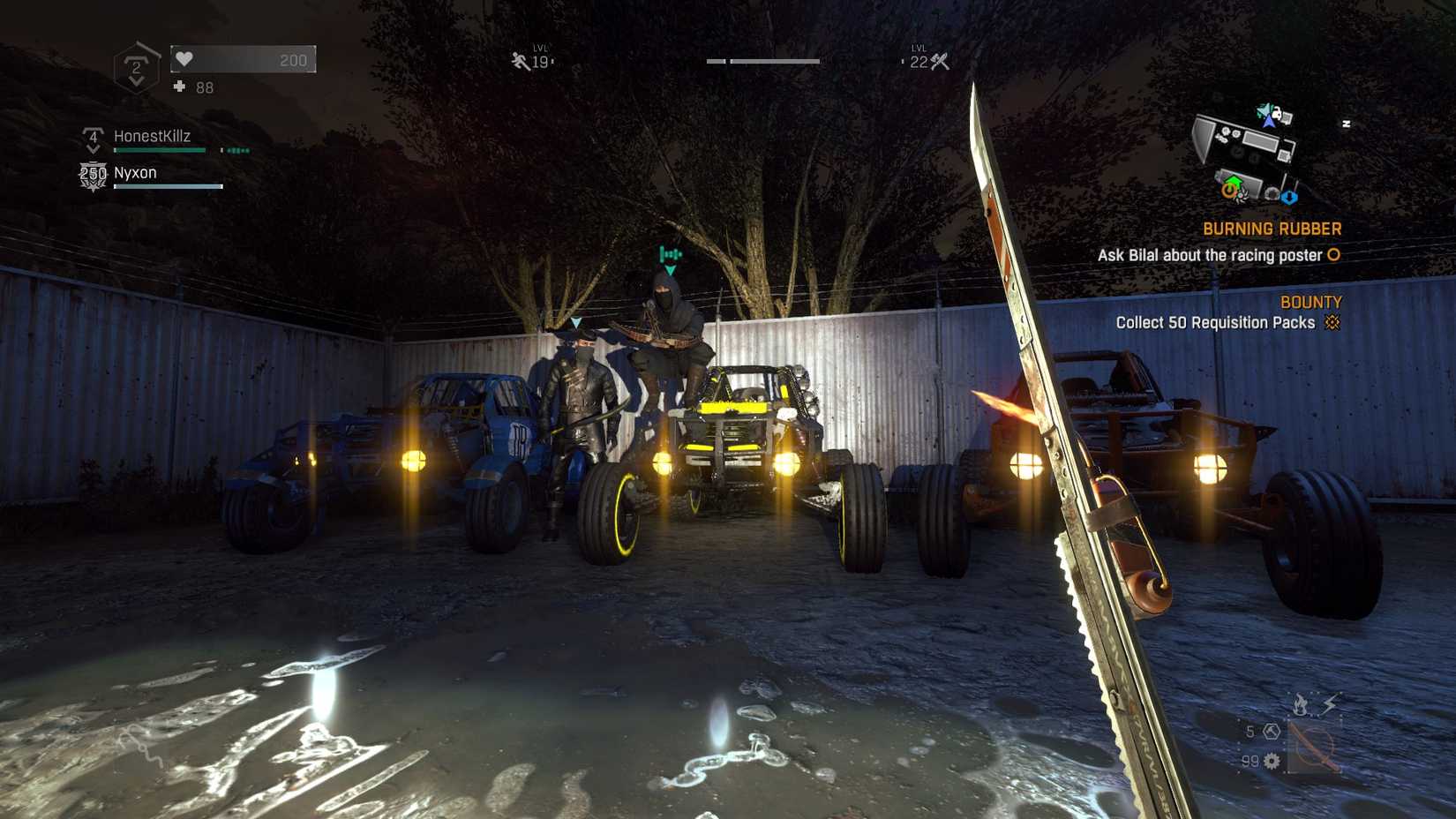Select the fire elemental effect icon
The image size is (1456, 819).
click(1301, 703)
